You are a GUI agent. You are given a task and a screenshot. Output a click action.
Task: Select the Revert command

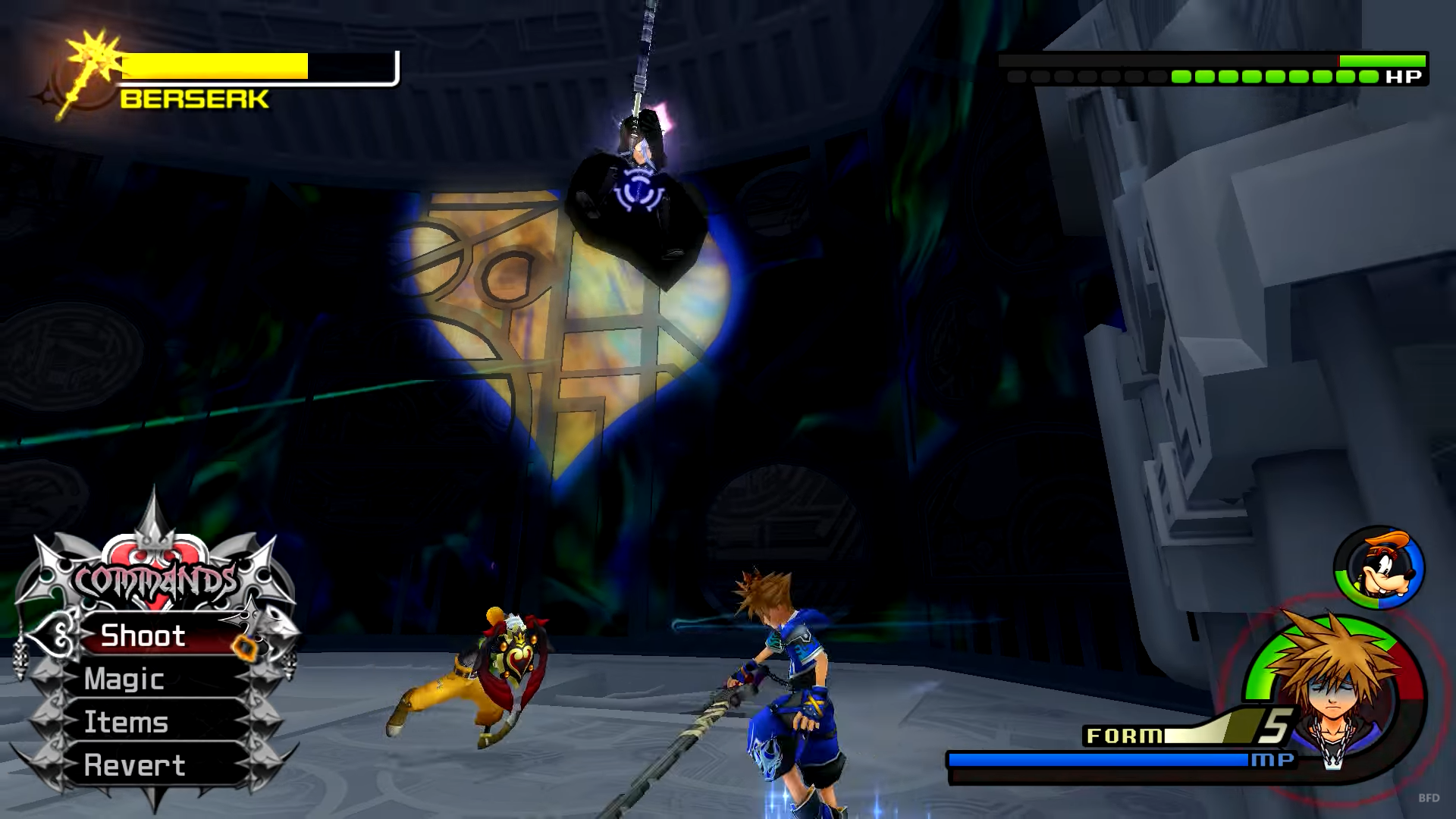[135, 765]
